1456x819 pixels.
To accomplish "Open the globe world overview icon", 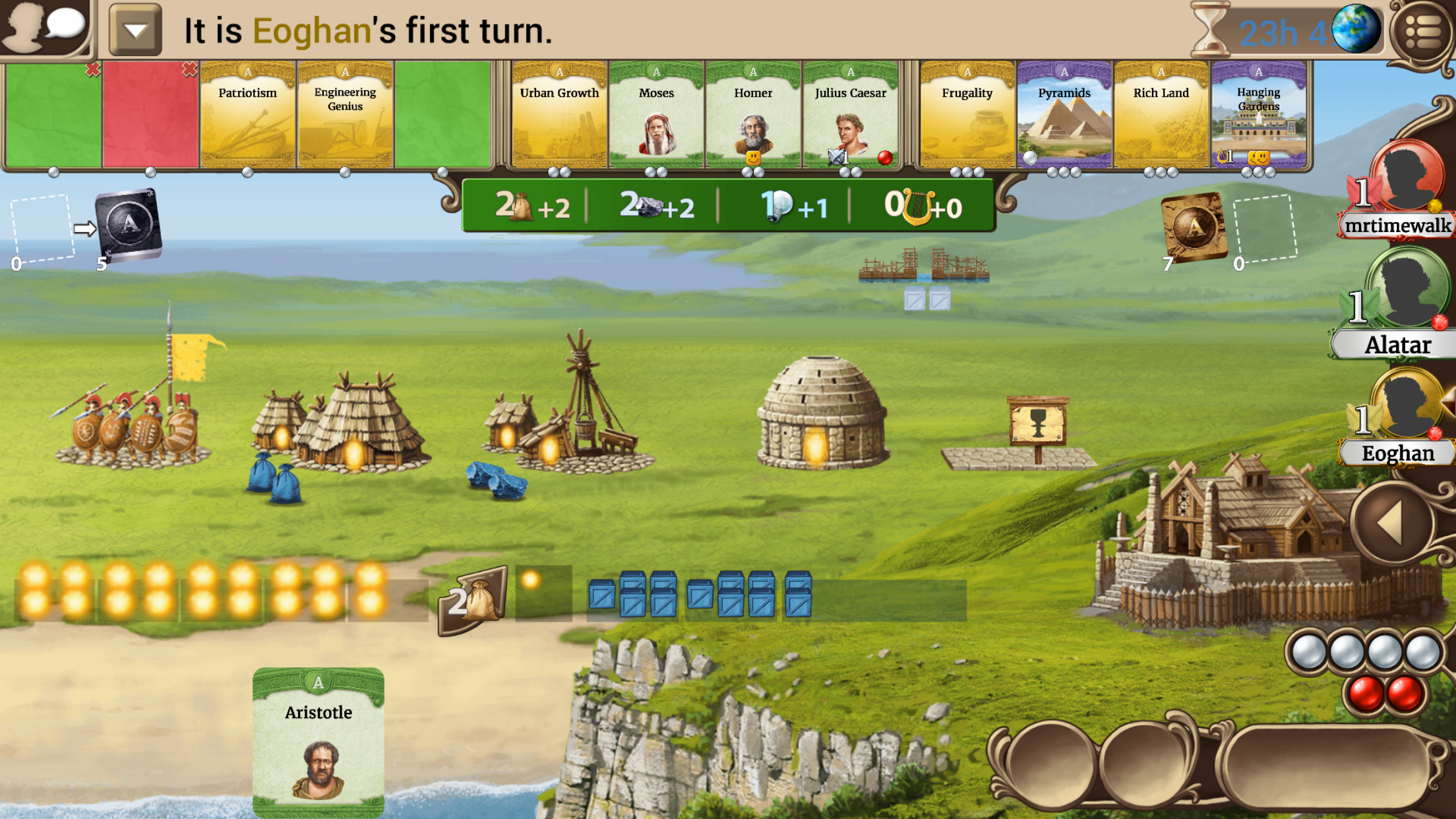I will pos(1355,30).
